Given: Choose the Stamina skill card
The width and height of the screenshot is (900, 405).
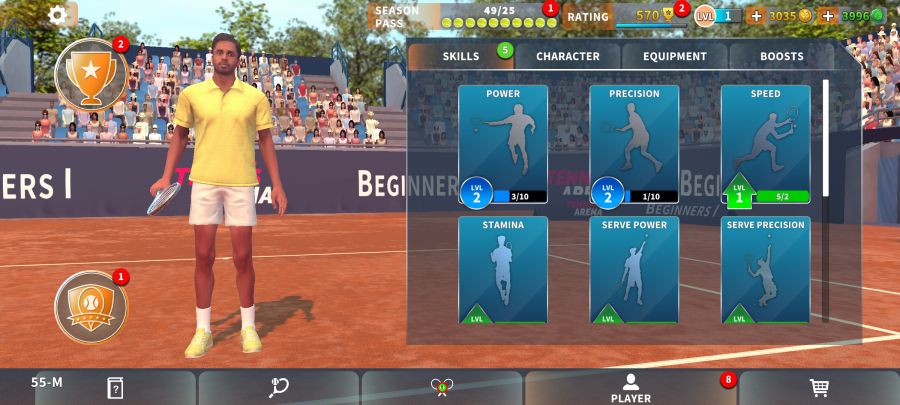Looking at the screenshot, I should [503, 270].
